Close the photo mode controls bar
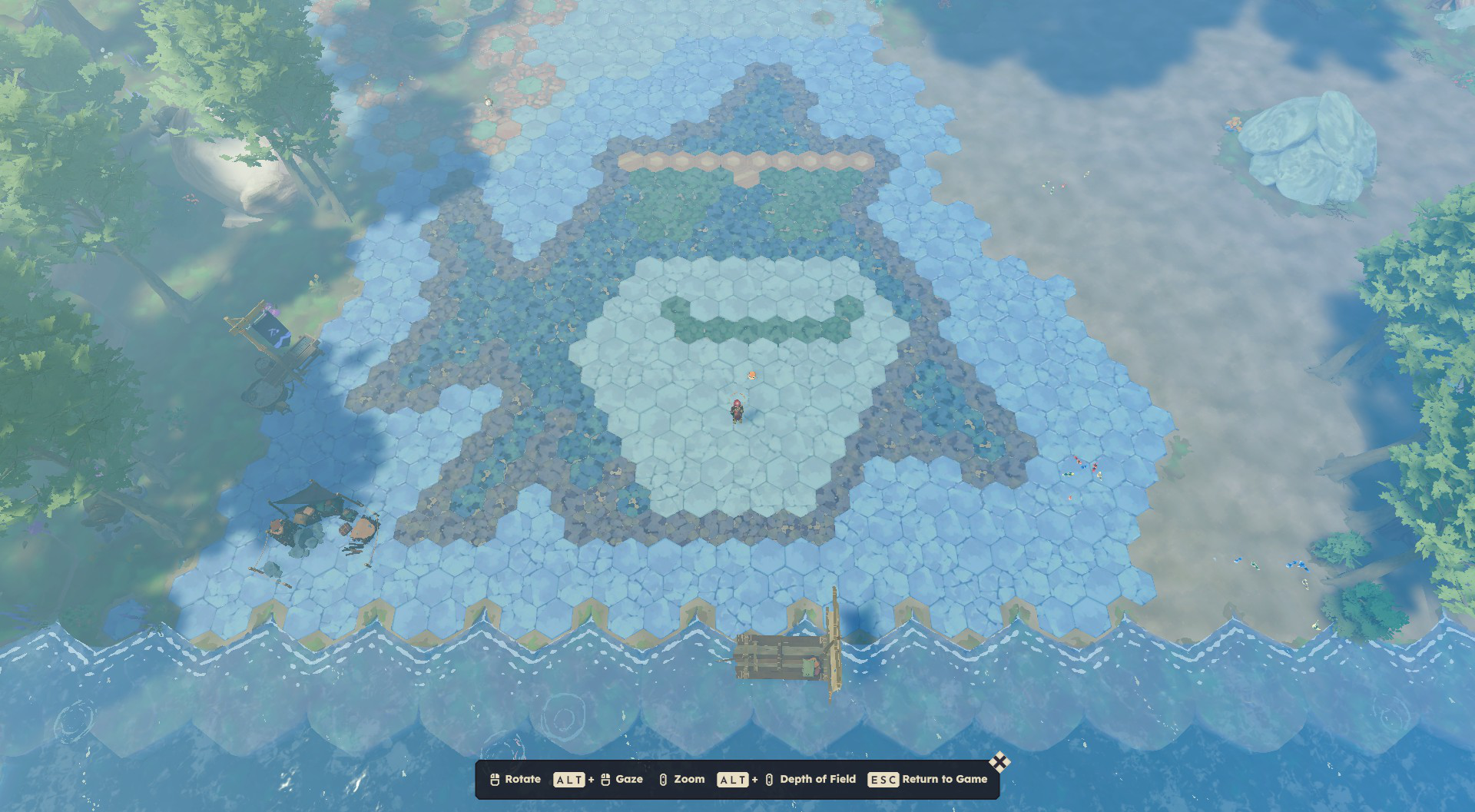 998,762
